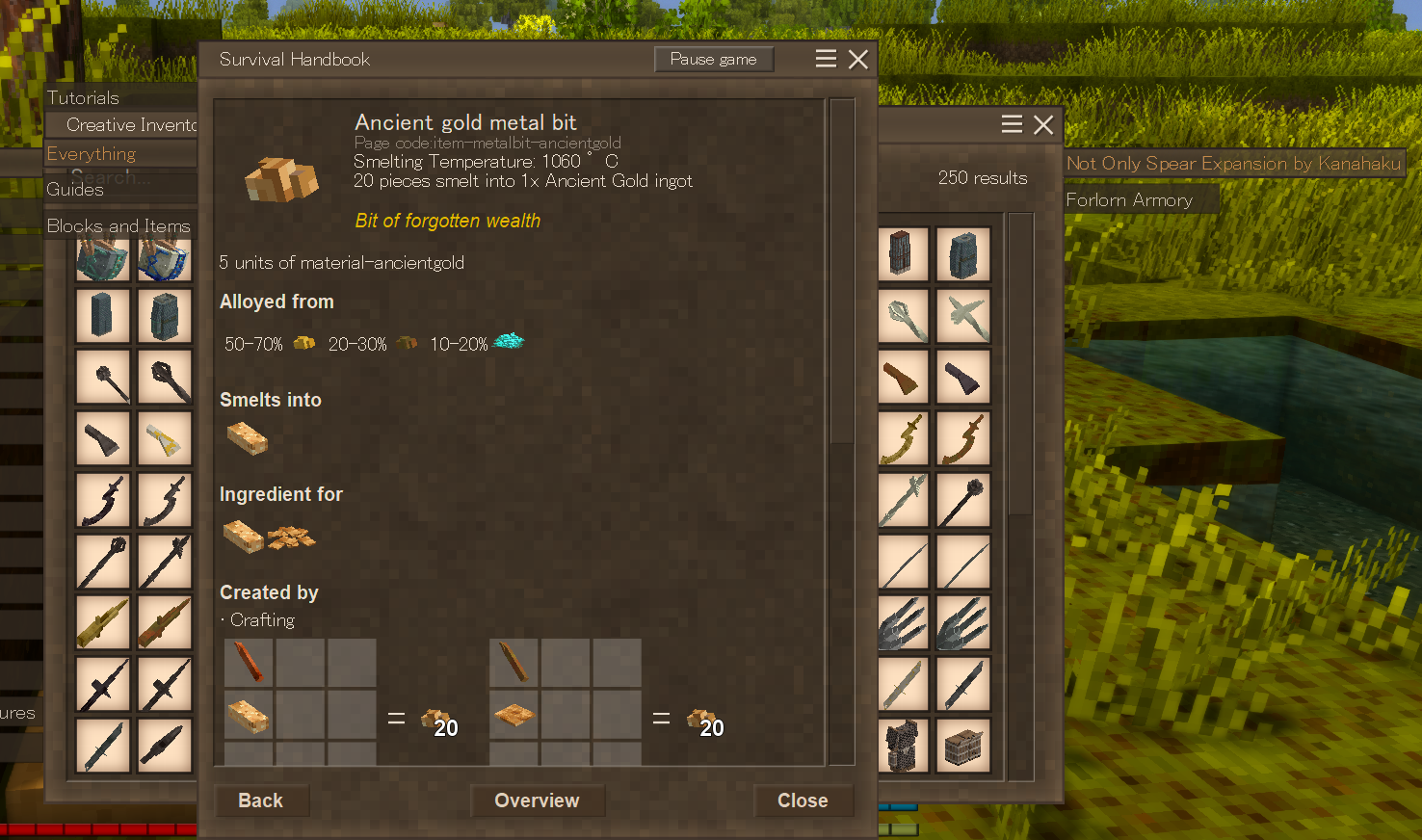Click the handbook page scrollbar
The width and height of the screenshot is (1422, 840).
pyautogui.click(x=841, y=270)
